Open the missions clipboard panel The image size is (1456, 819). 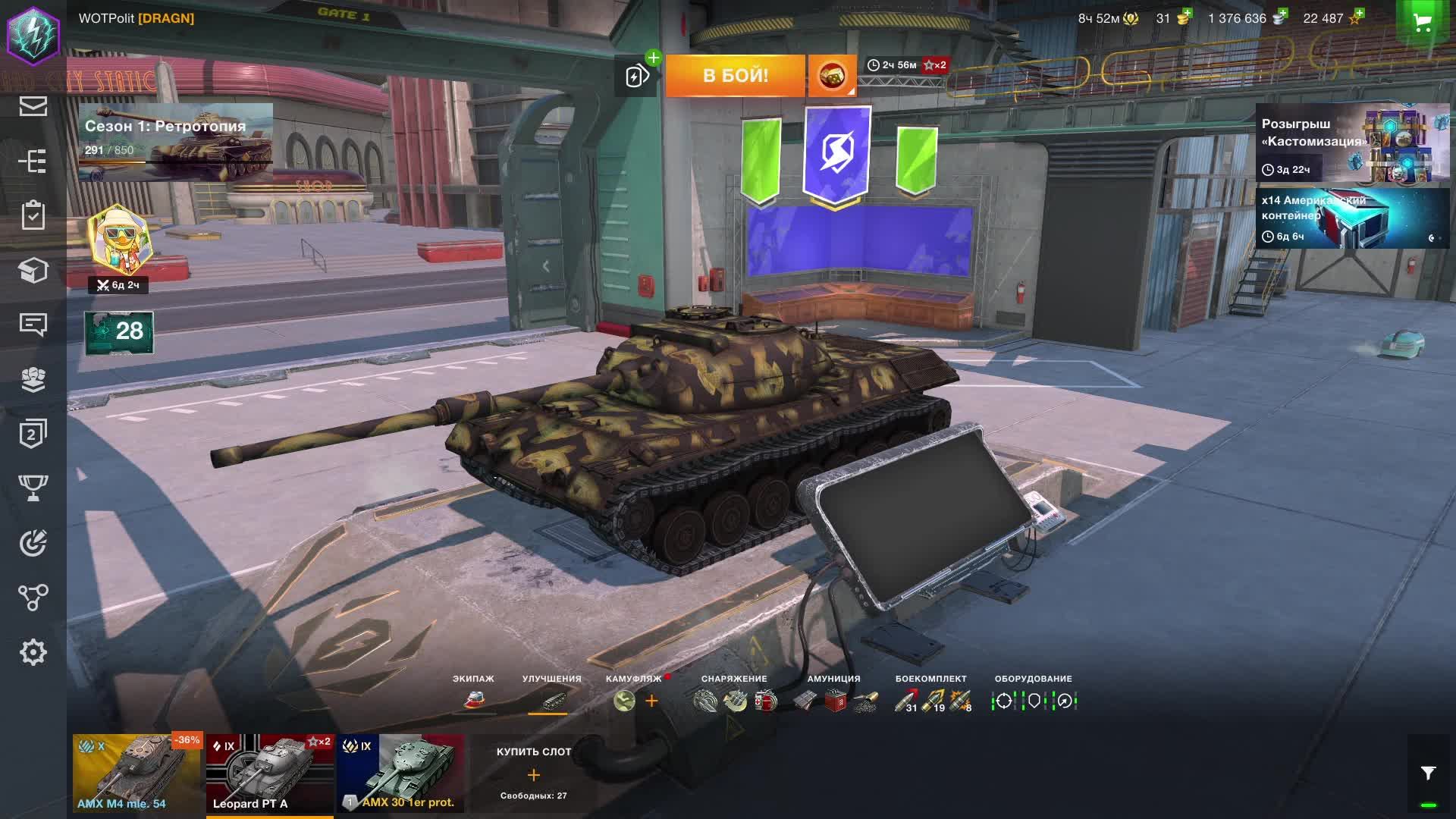[x=33, y=216]
